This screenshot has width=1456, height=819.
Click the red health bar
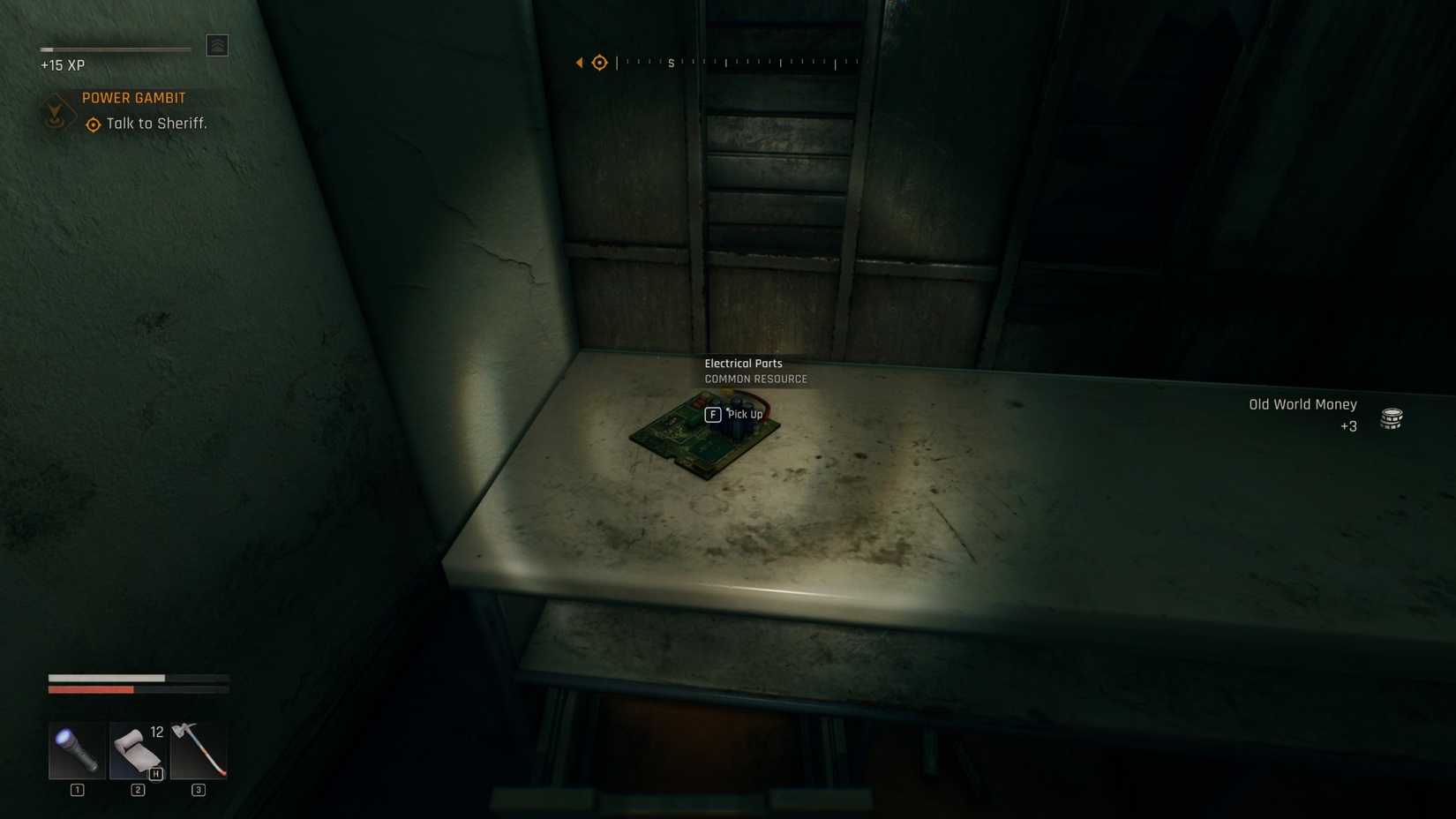[x=91, y=689]
